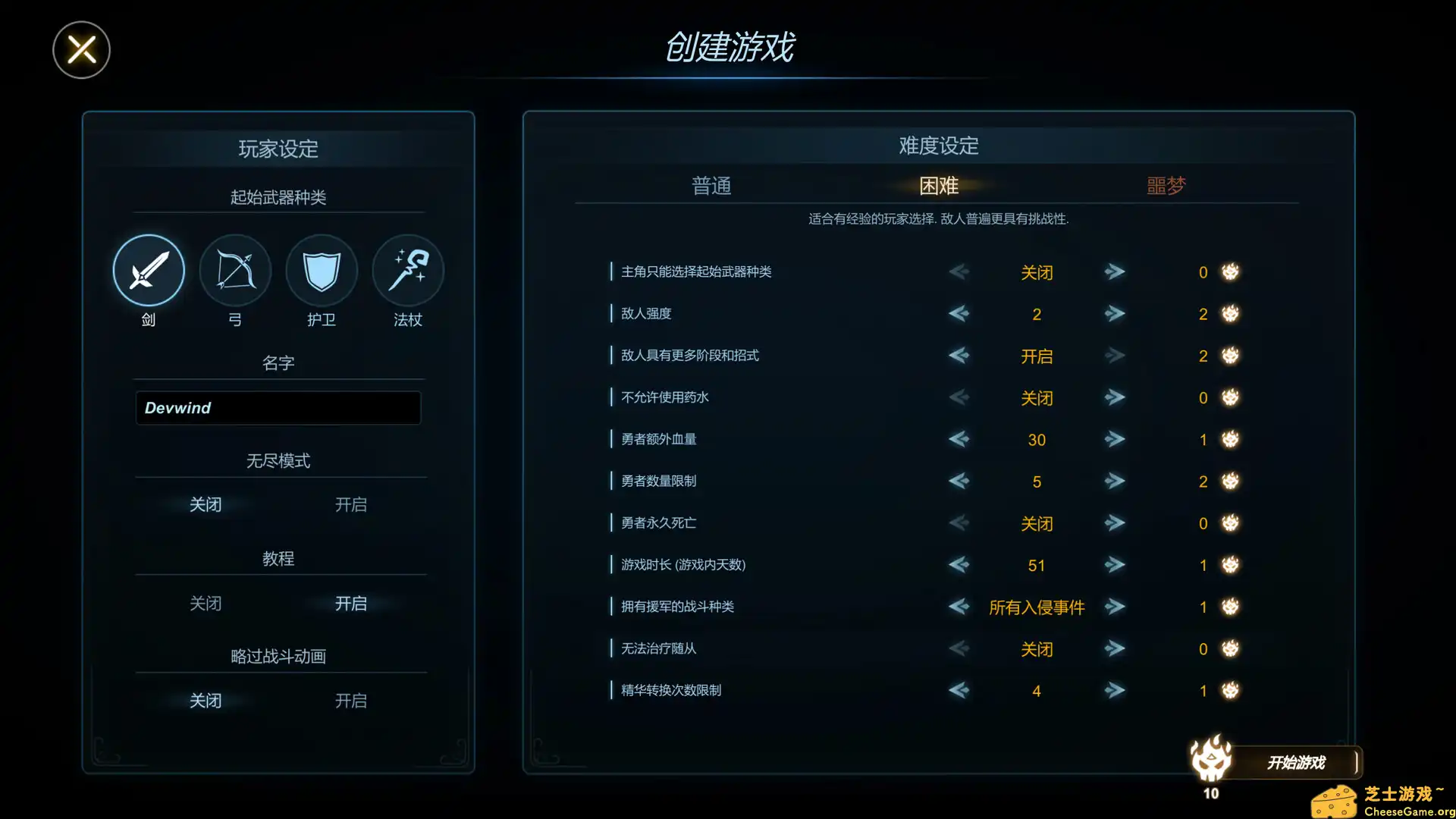Enable 无尽模式 (endless mode)
Viewport: 1456px width, 819px height.
[x=350, y=504]
